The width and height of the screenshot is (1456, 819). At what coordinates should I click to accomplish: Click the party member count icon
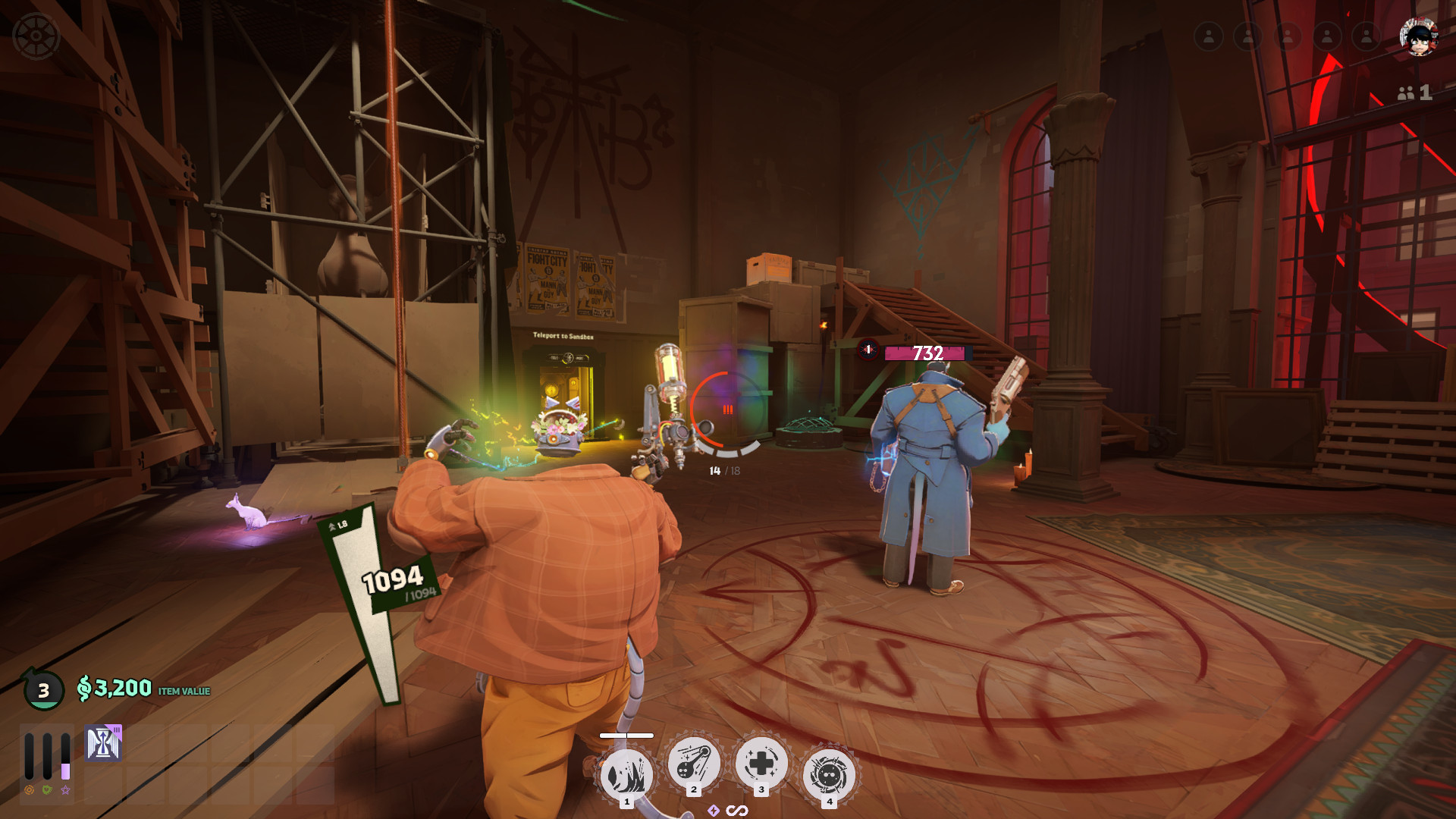tap(1414, 93)
